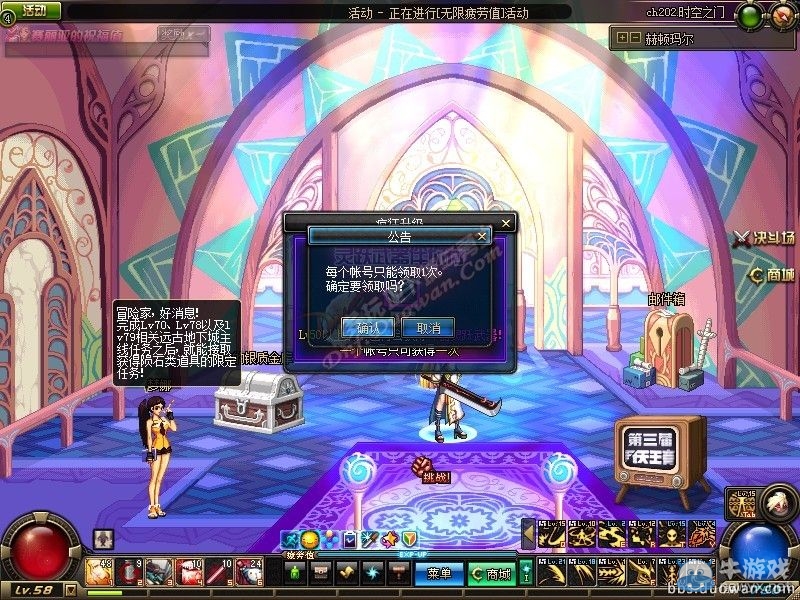Image resolution: width=800 pixels, height=600 pixels.
Task: Open the green 商城 mall button in bottom bar
Action: click(490, 574)
